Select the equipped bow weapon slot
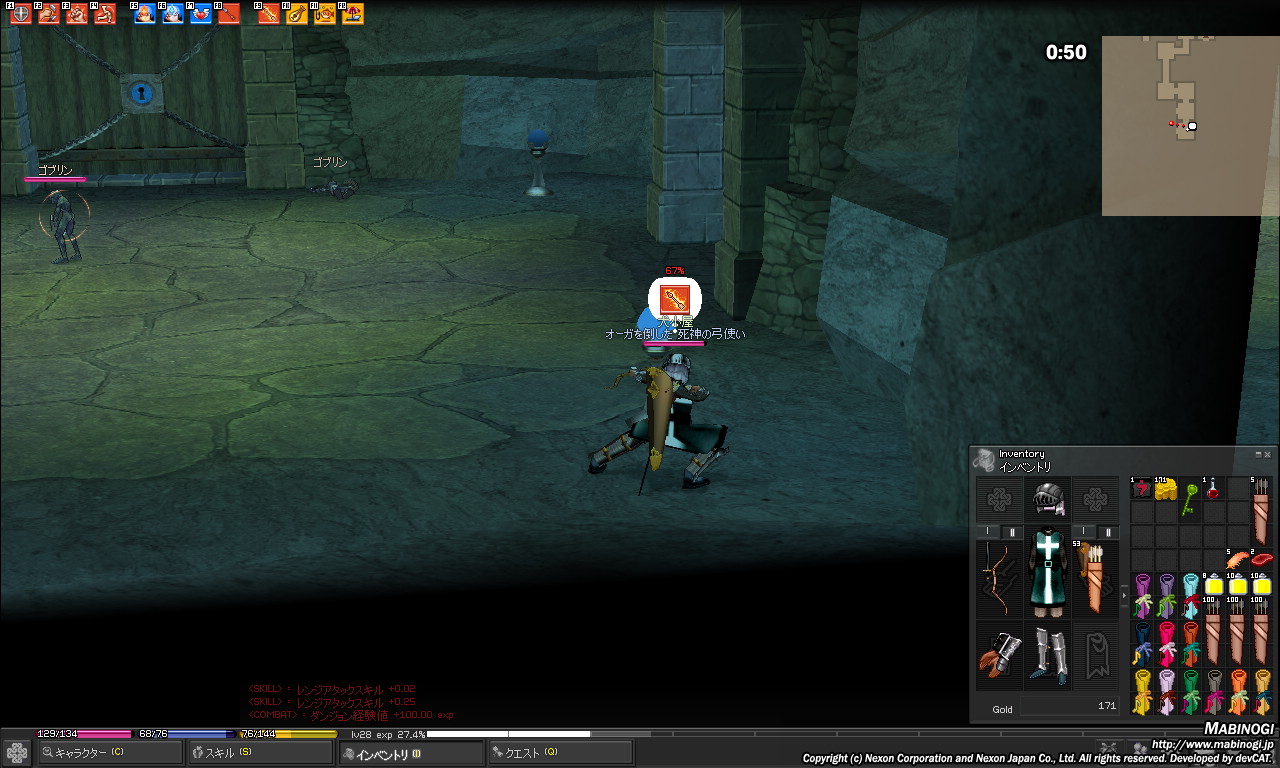Viewport: 1280px width, 768px height. pos(999,579)
